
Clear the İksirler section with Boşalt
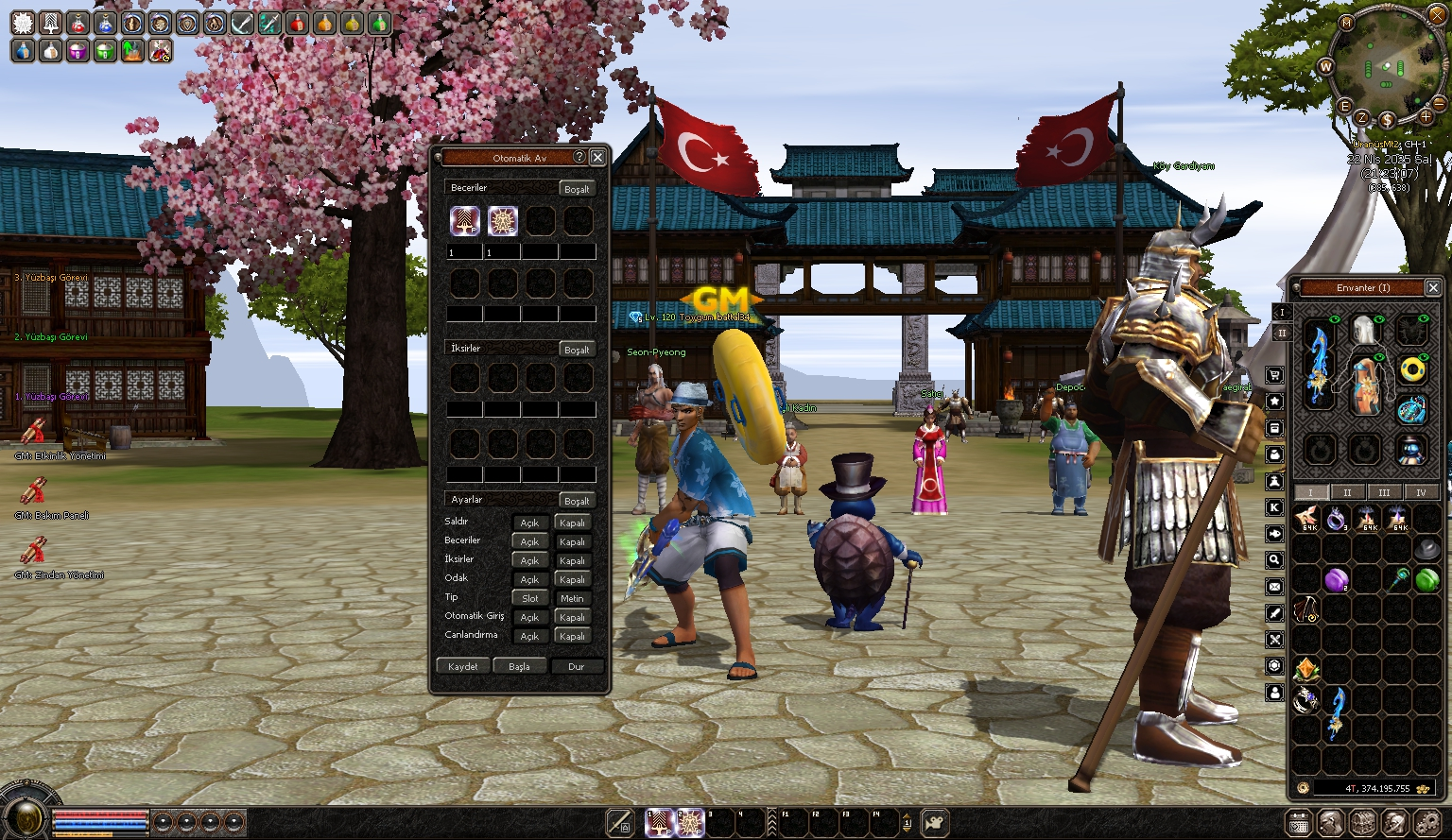(577, 350)
